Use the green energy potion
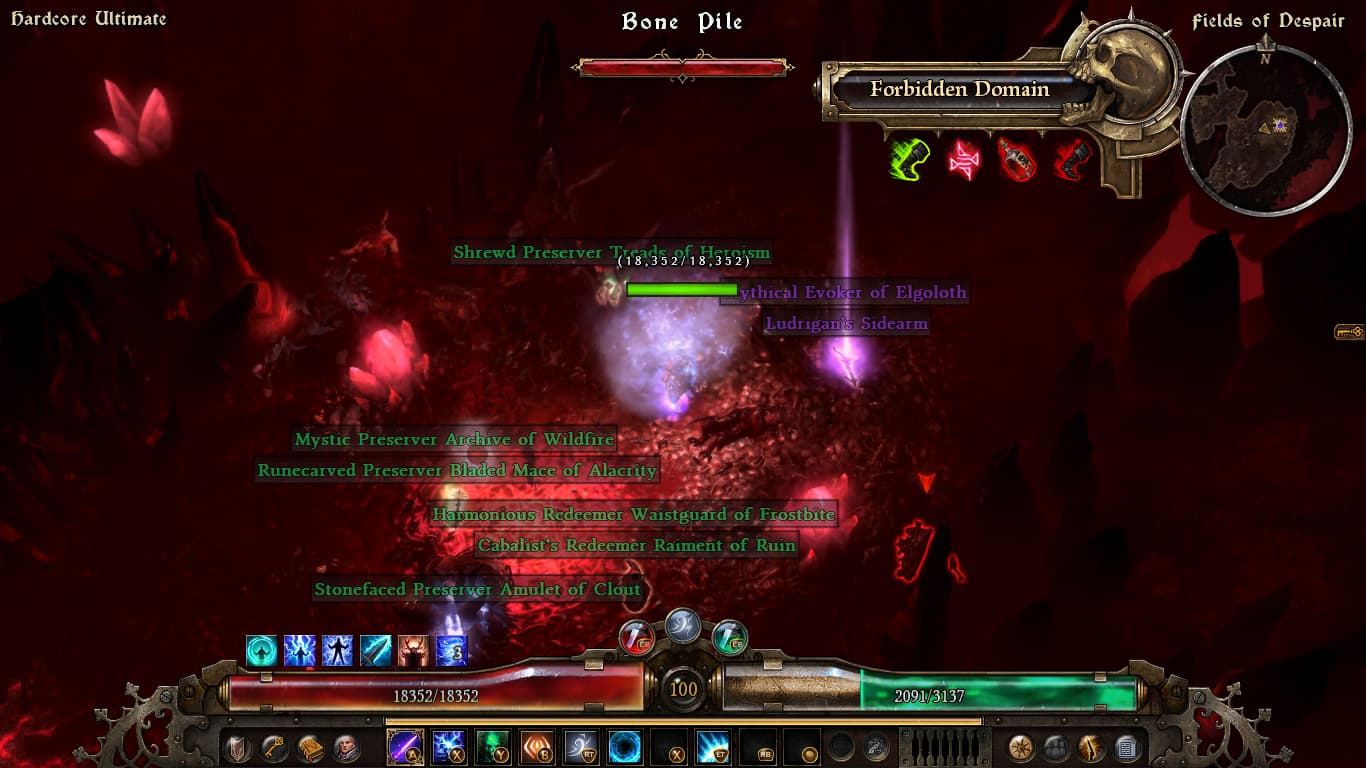This screenshot has height=768, width=1366. [x=729, y=637]
